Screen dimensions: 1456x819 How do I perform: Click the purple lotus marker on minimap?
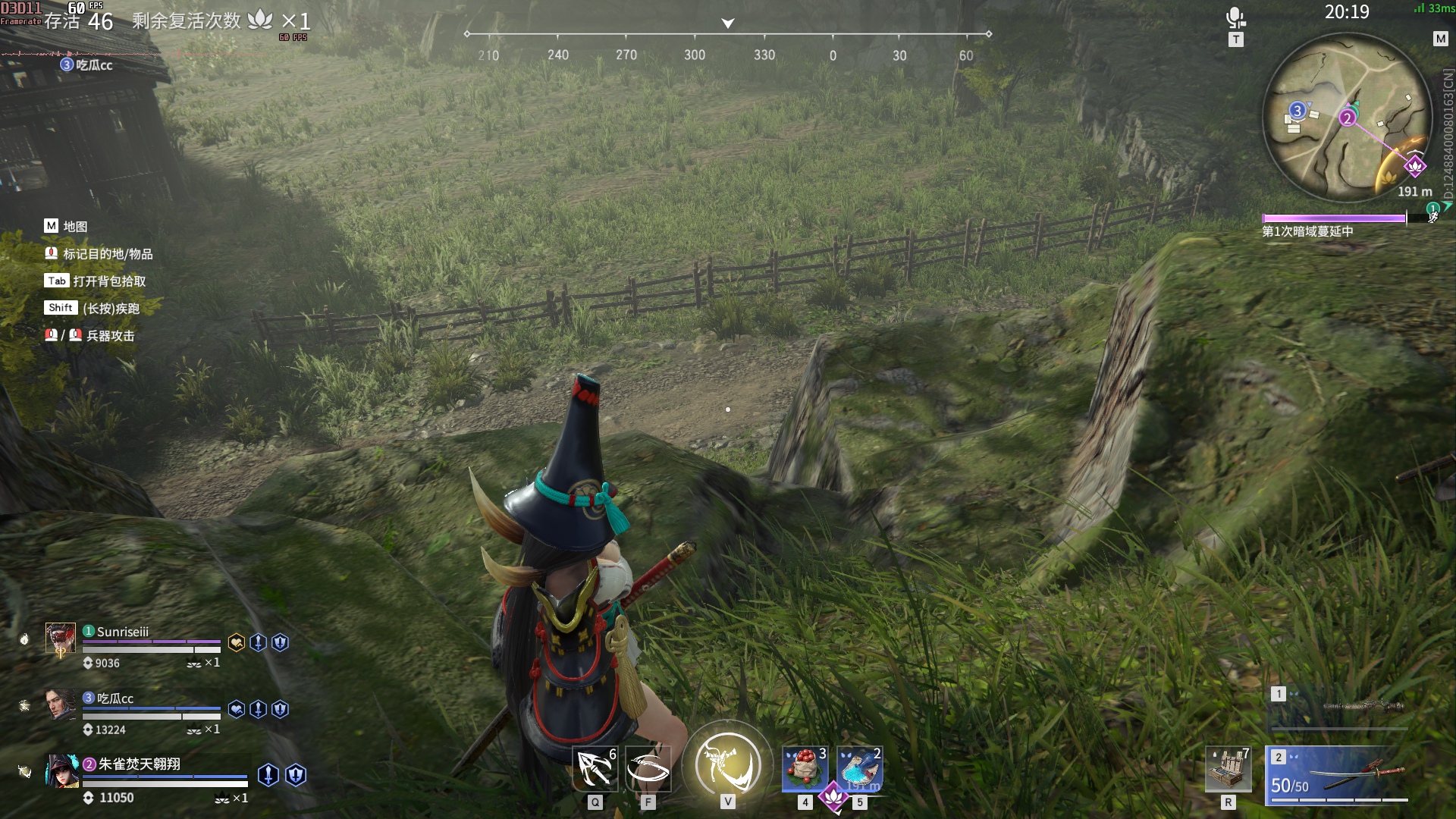1414,166
